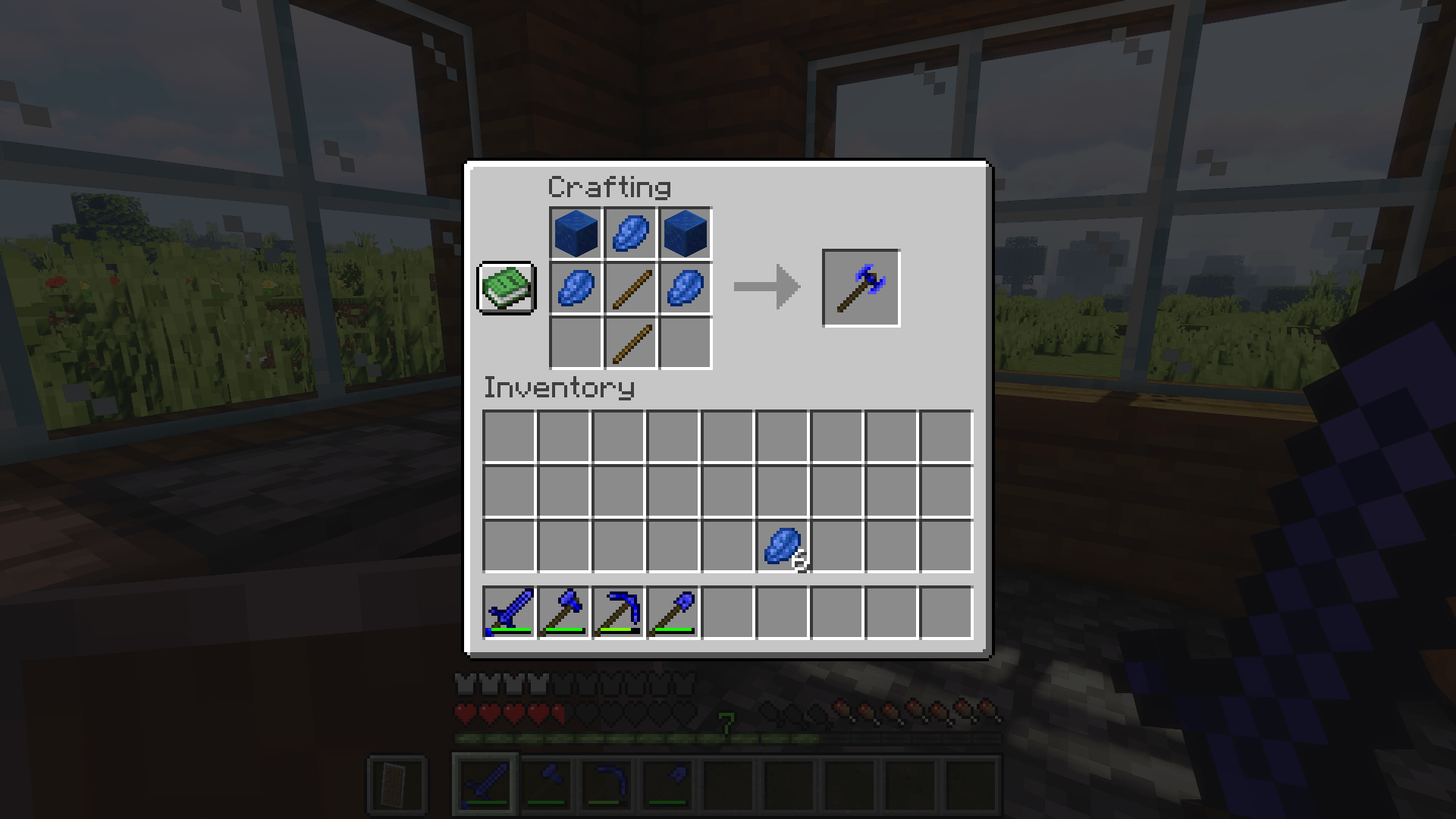
Task: Pick up the lapis block in top-left crafting slot
Action: (x=577, y=234)
